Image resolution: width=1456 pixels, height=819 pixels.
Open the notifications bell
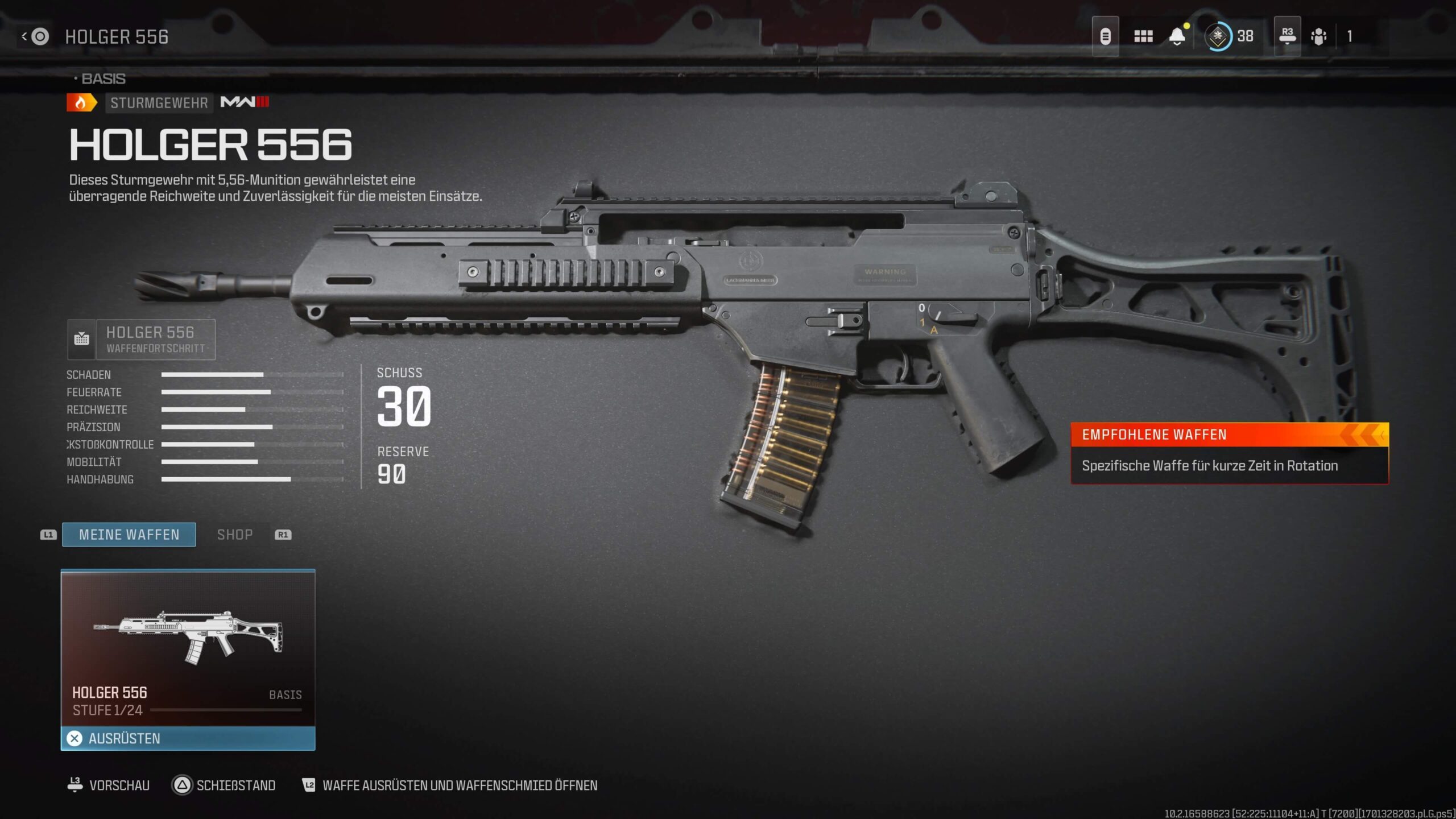[x=1177, y=37]
